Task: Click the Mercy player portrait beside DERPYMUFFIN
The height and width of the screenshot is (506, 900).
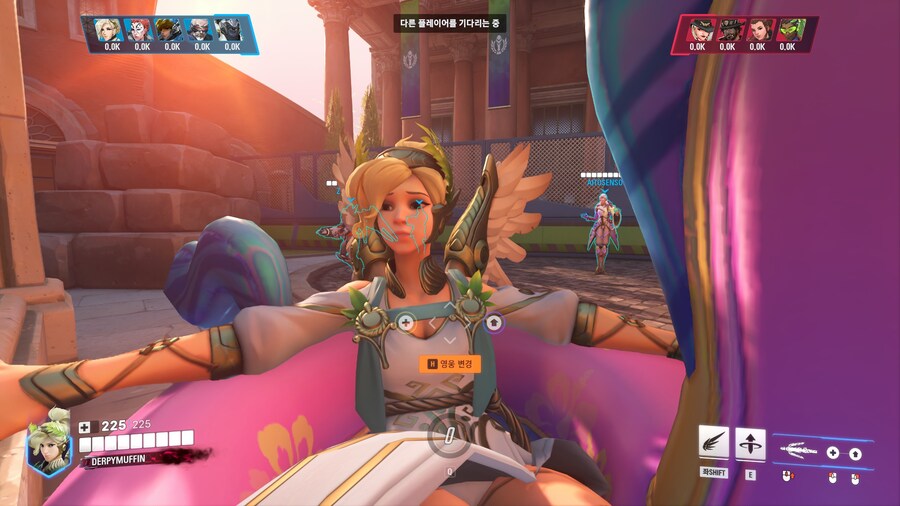Action: [49, 442]
